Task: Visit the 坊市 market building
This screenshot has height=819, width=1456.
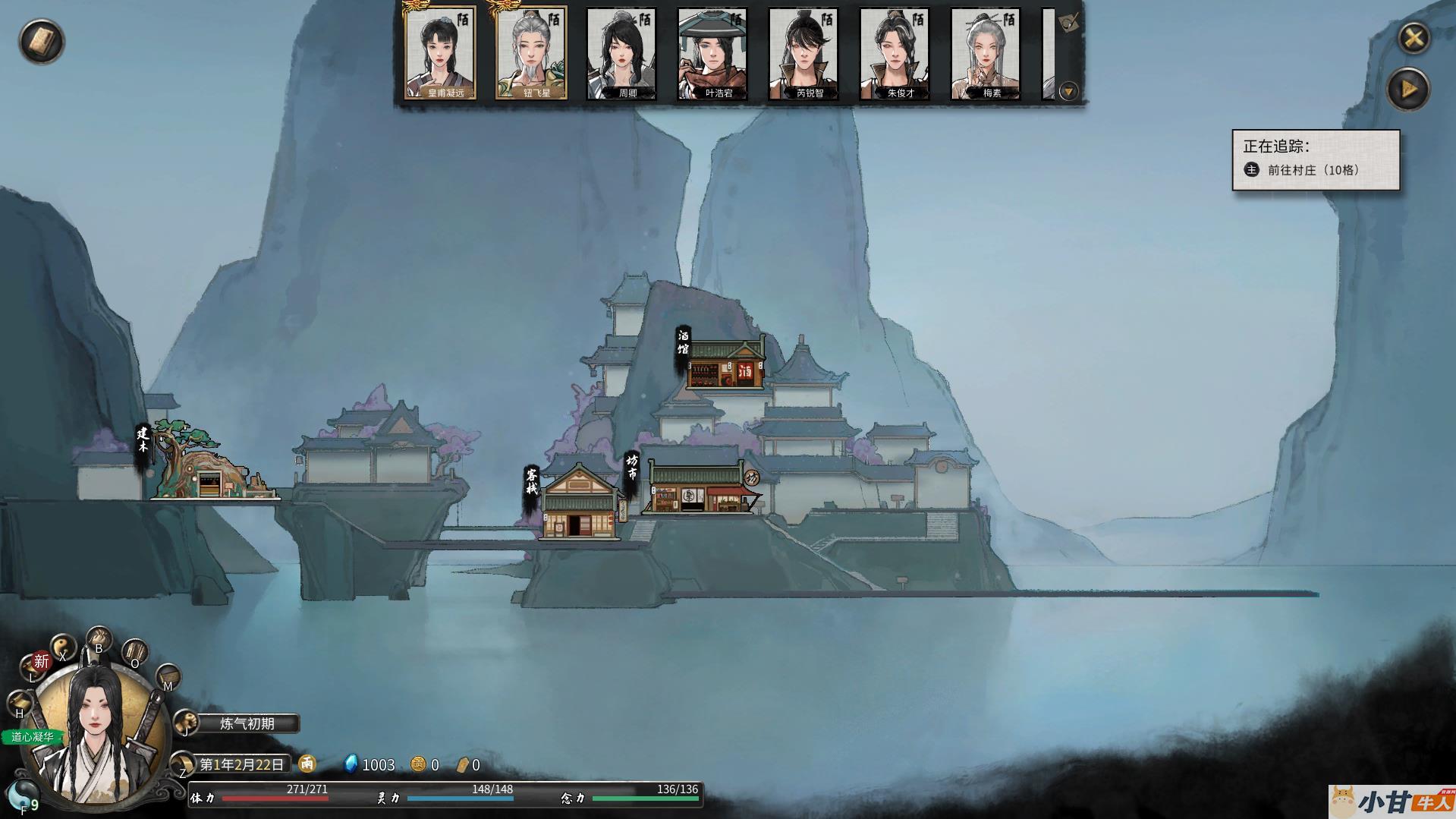Action: pyautogui.click(x=697, y=490)
